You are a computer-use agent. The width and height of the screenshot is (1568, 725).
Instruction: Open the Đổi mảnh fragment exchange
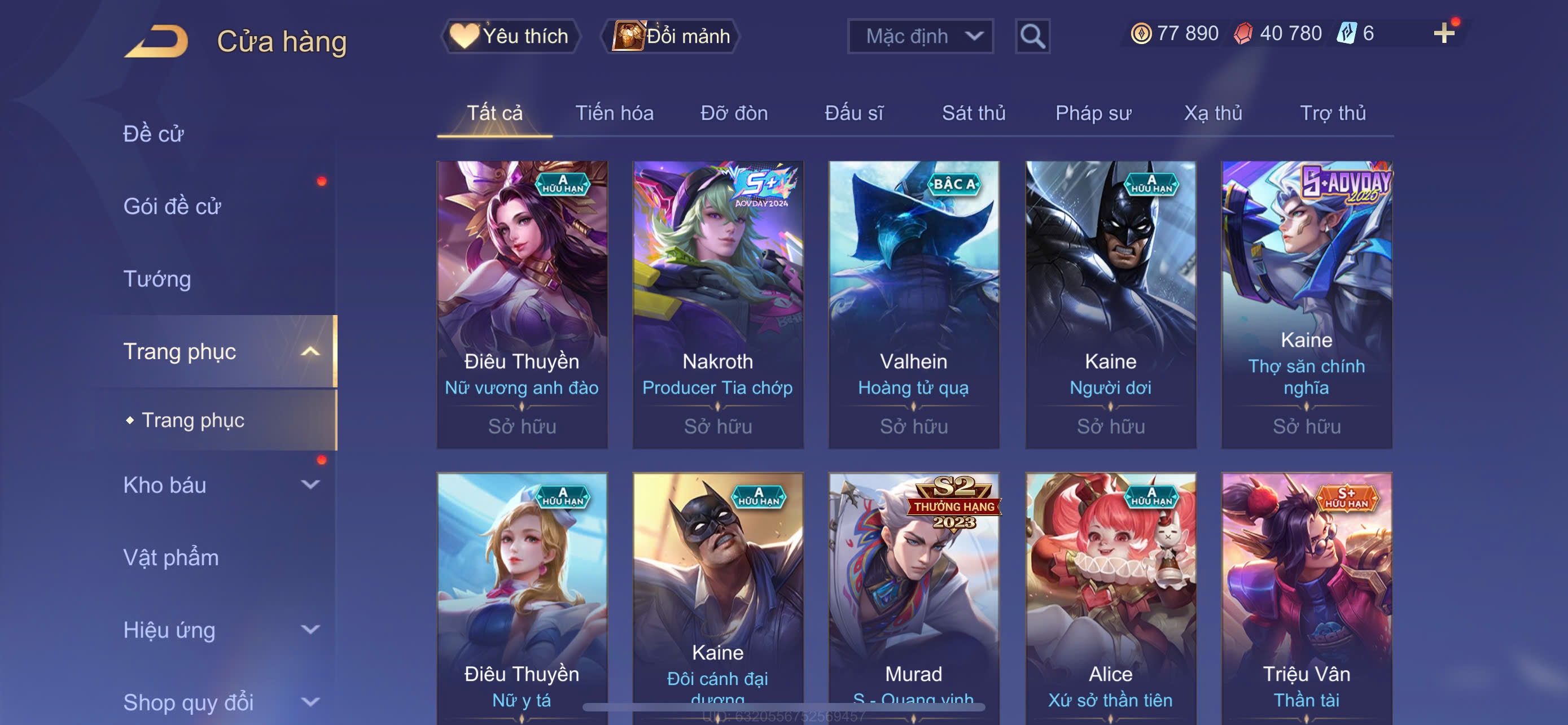tap(671, 37)
